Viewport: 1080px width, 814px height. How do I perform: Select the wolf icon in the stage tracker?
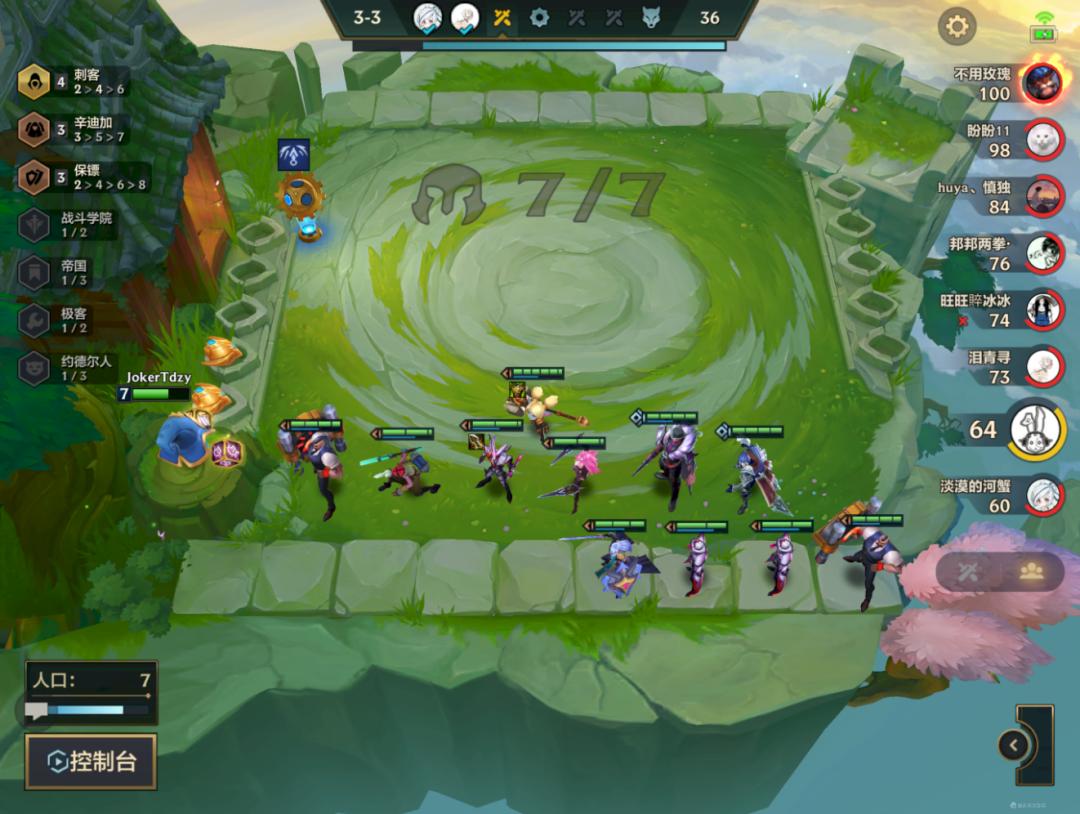[651, 17]
